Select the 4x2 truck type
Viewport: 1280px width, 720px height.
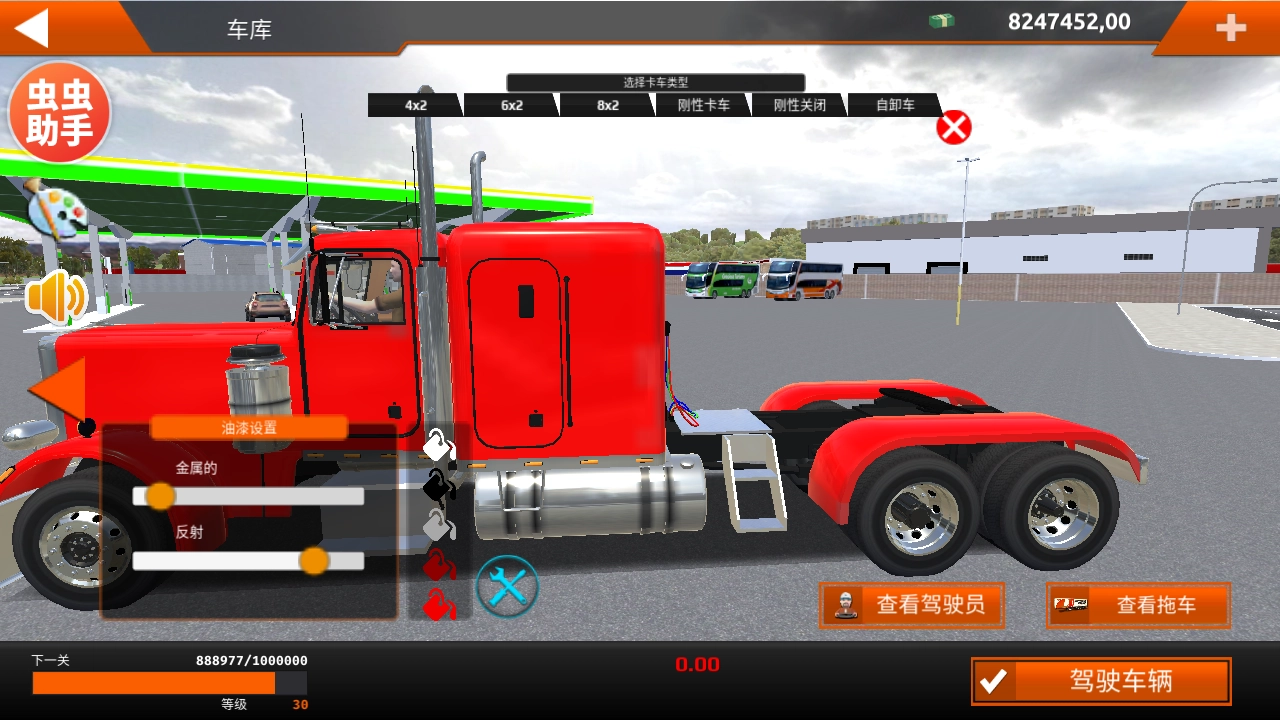point(416,105)
